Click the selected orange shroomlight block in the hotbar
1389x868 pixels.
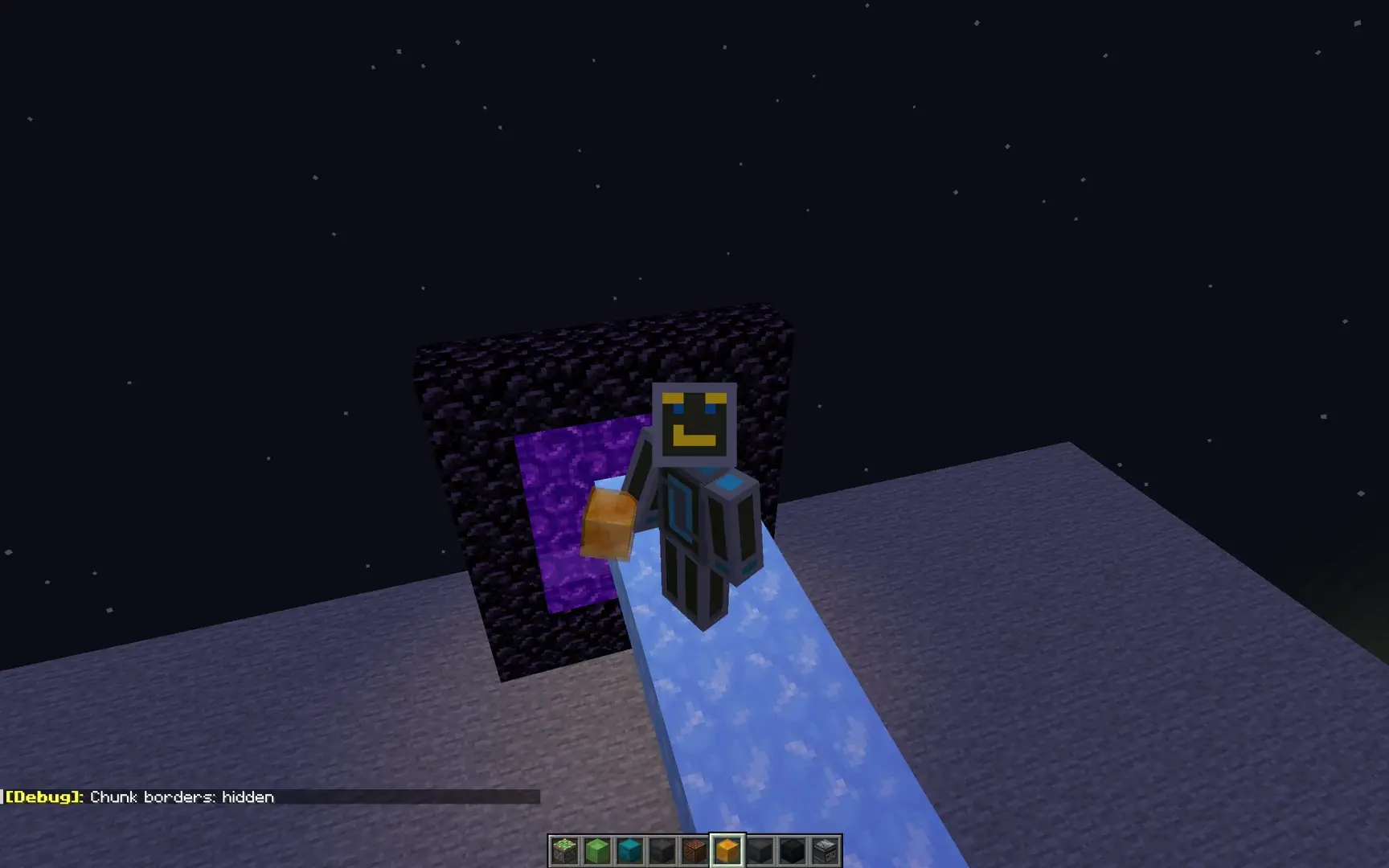coord(728,848)
